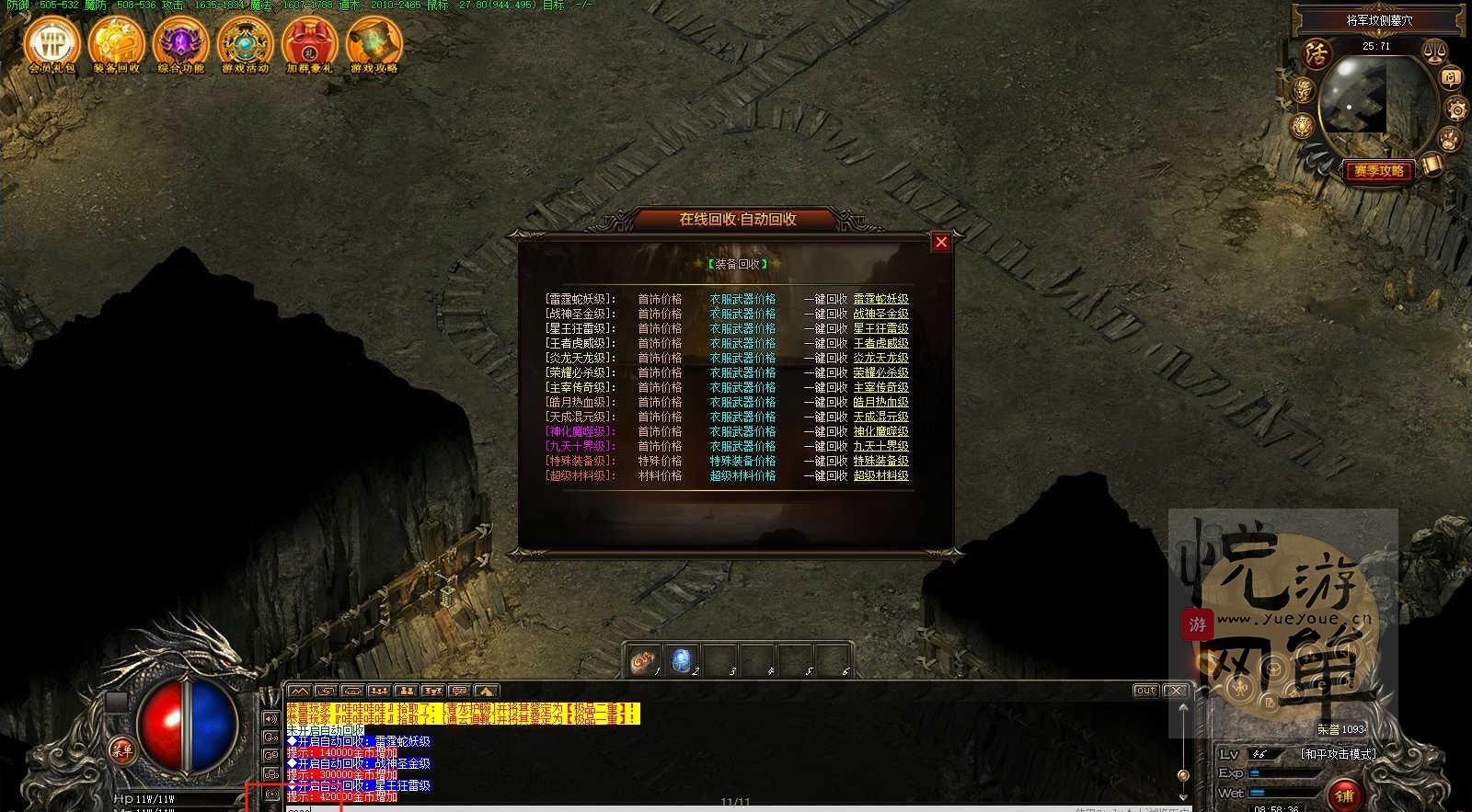Open the 赛季攻略 season guide tab
The image size is (1472, 812).
coord(1377,170)
